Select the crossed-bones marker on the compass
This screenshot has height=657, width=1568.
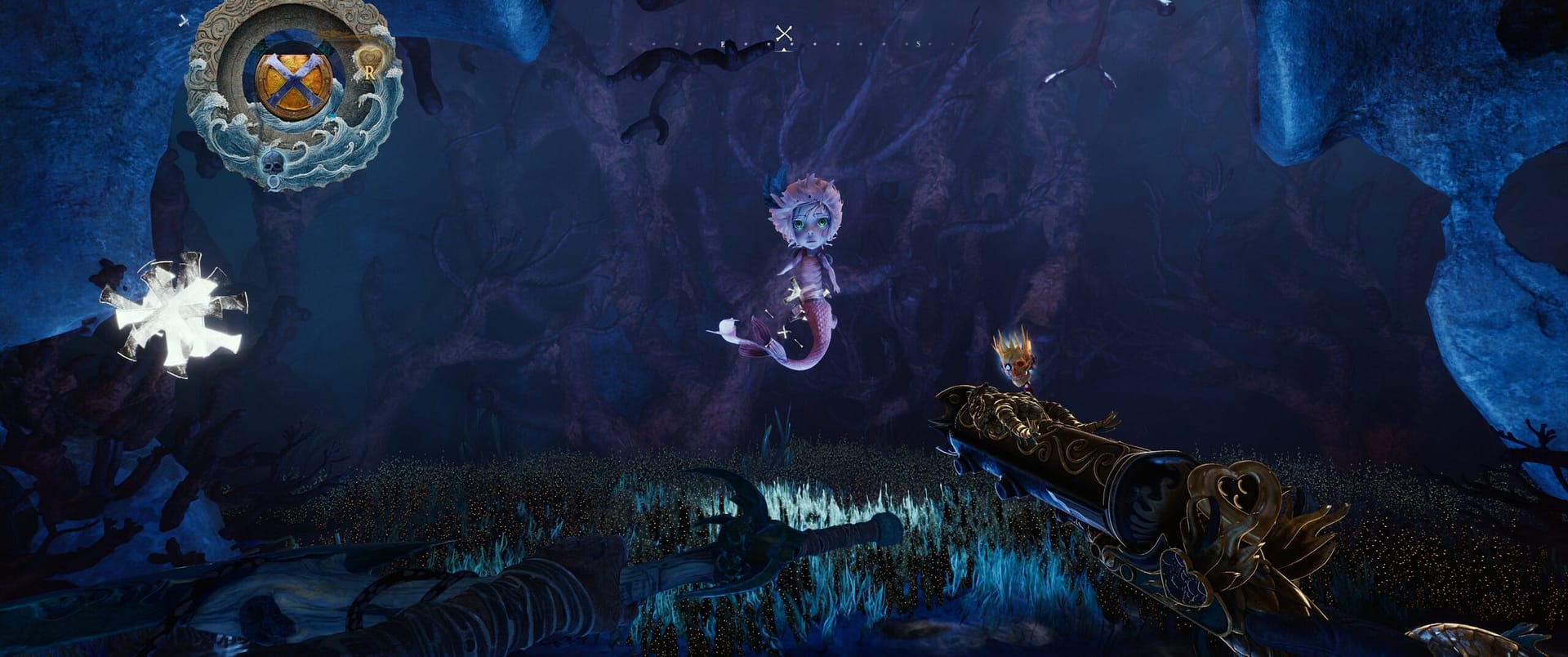(x=783, y=34)
